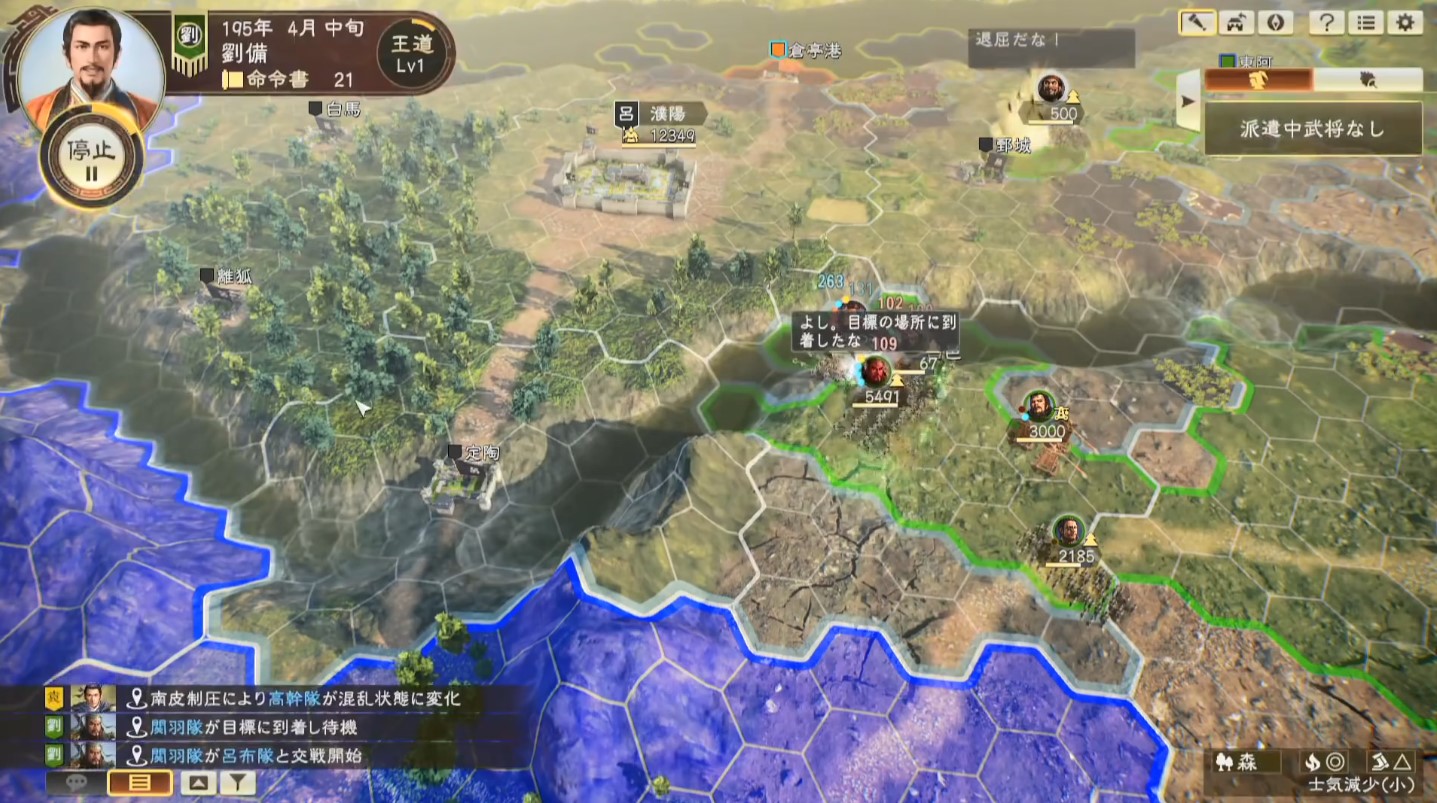
Task: Switch to the castle return view button
Action: point(1236,23)
